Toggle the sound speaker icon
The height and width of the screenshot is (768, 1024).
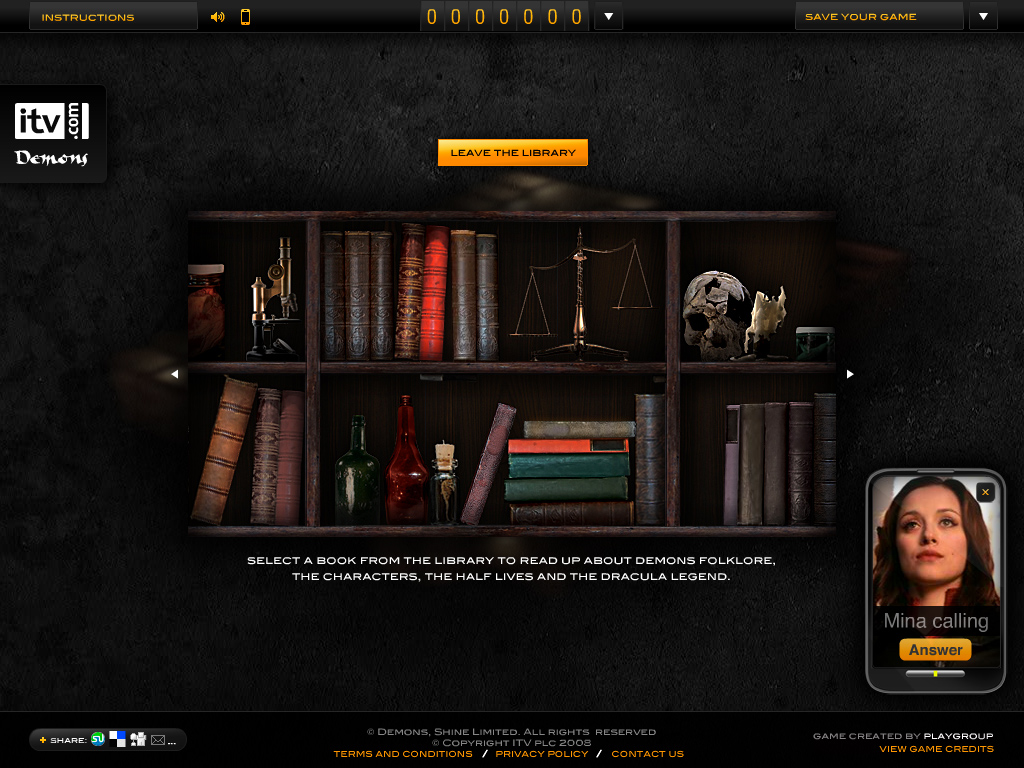218,17
